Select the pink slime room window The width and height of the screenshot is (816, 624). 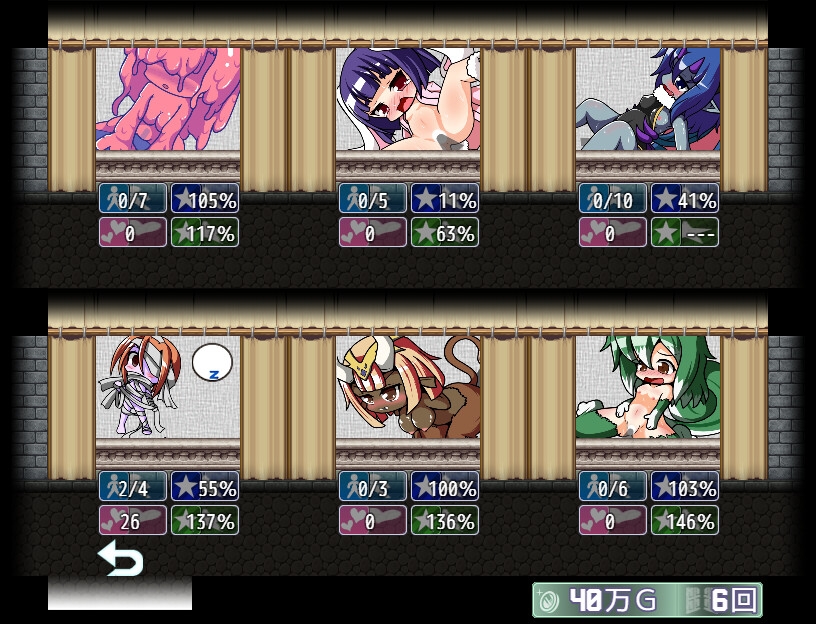168,100
